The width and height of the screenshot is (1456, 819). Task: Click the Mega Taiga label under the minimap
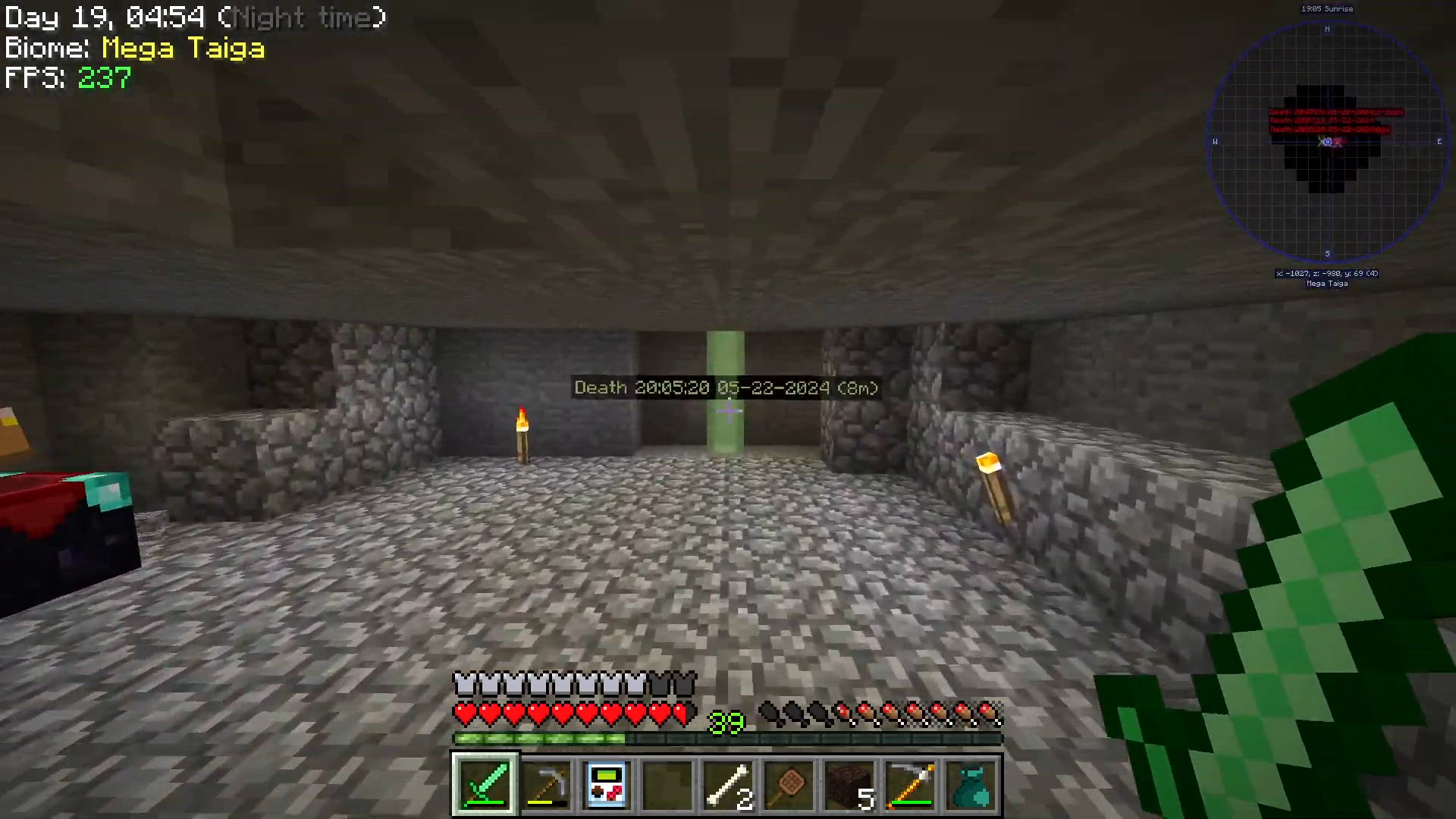click(x=1328, y=284)
